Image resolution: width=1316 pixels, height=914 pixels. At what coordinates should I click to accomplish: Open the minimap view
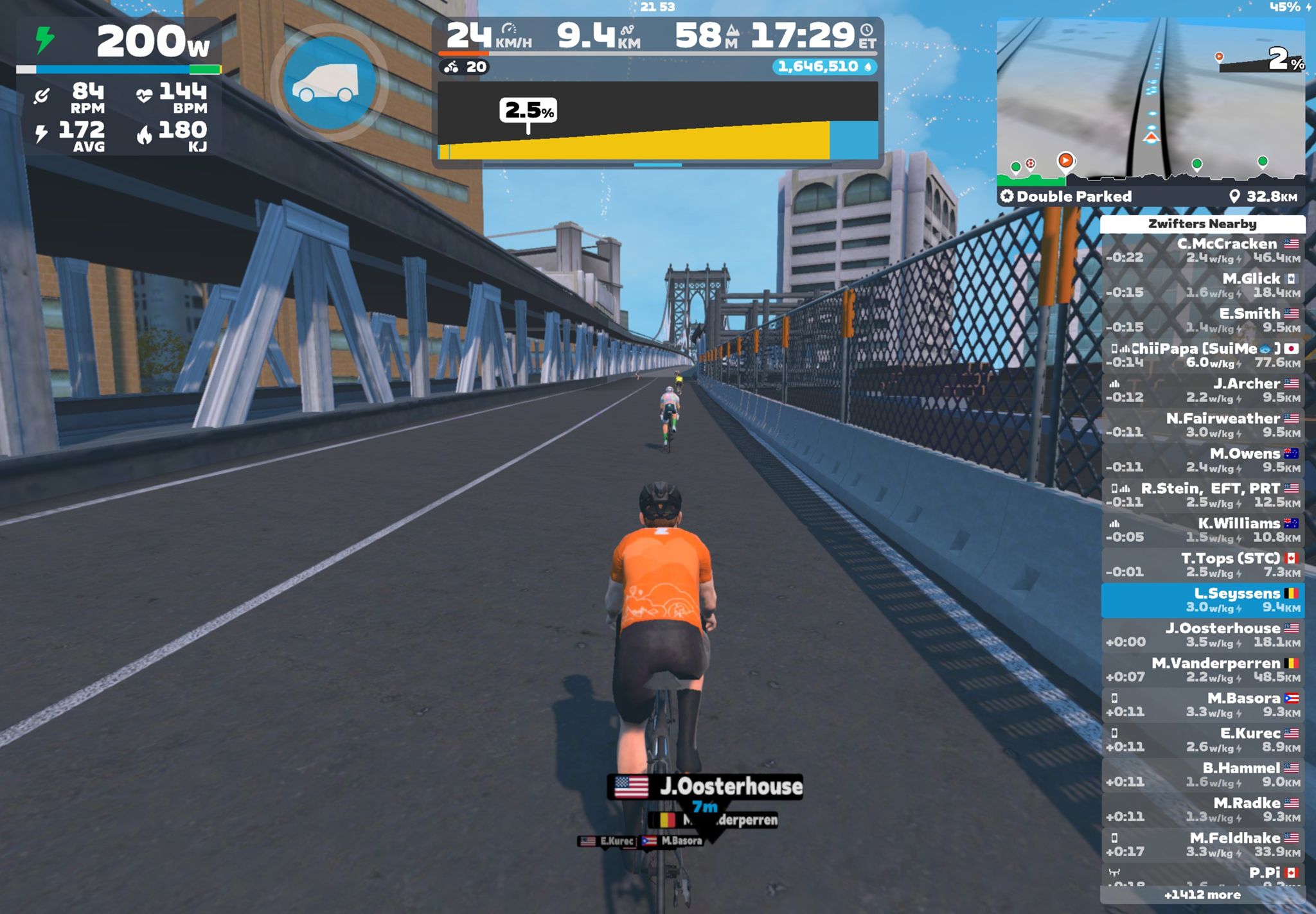pos(1150,103)
